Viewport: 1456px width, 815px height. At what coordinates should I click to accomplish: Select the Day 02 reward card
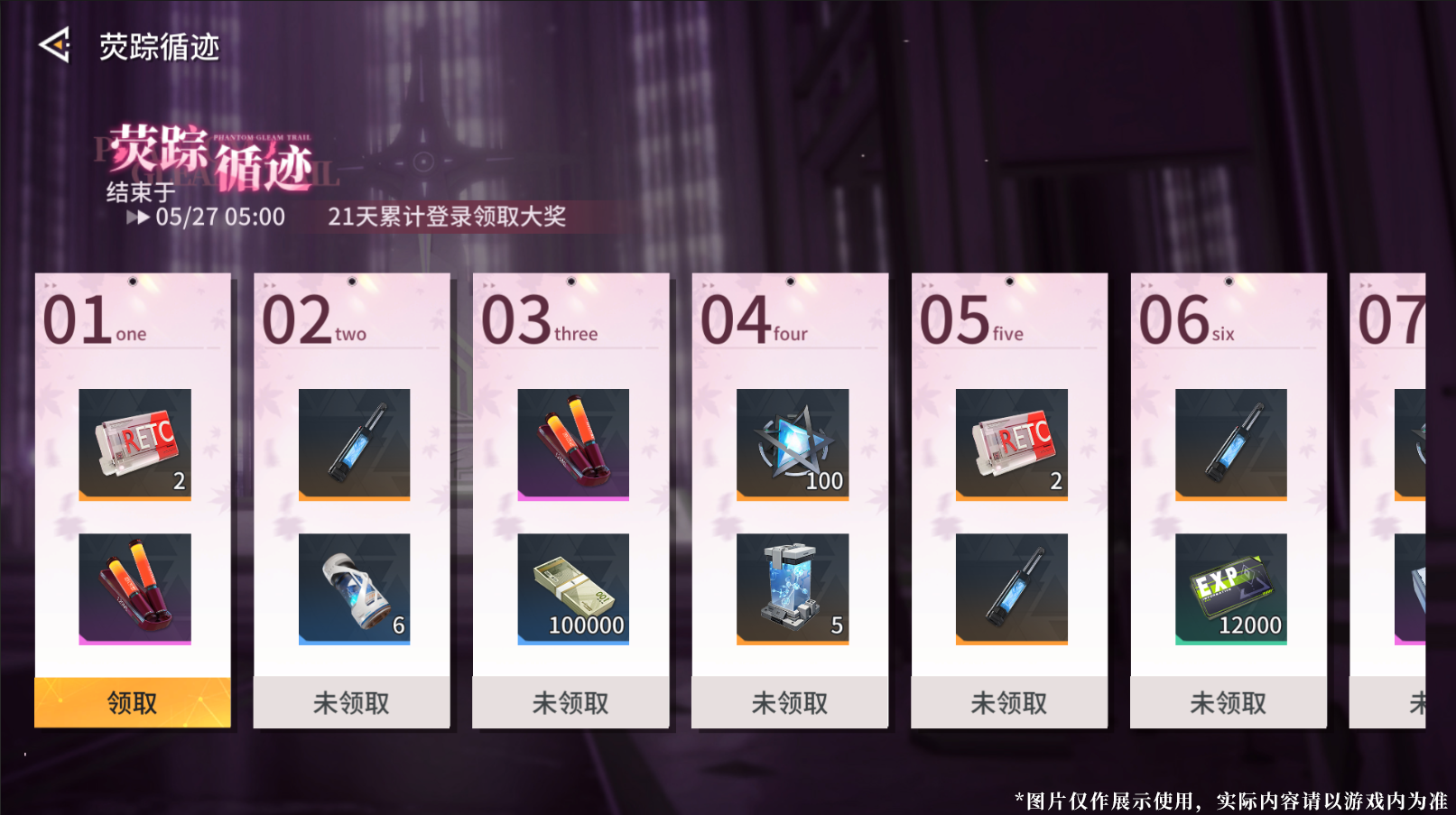tap(351, 496)
